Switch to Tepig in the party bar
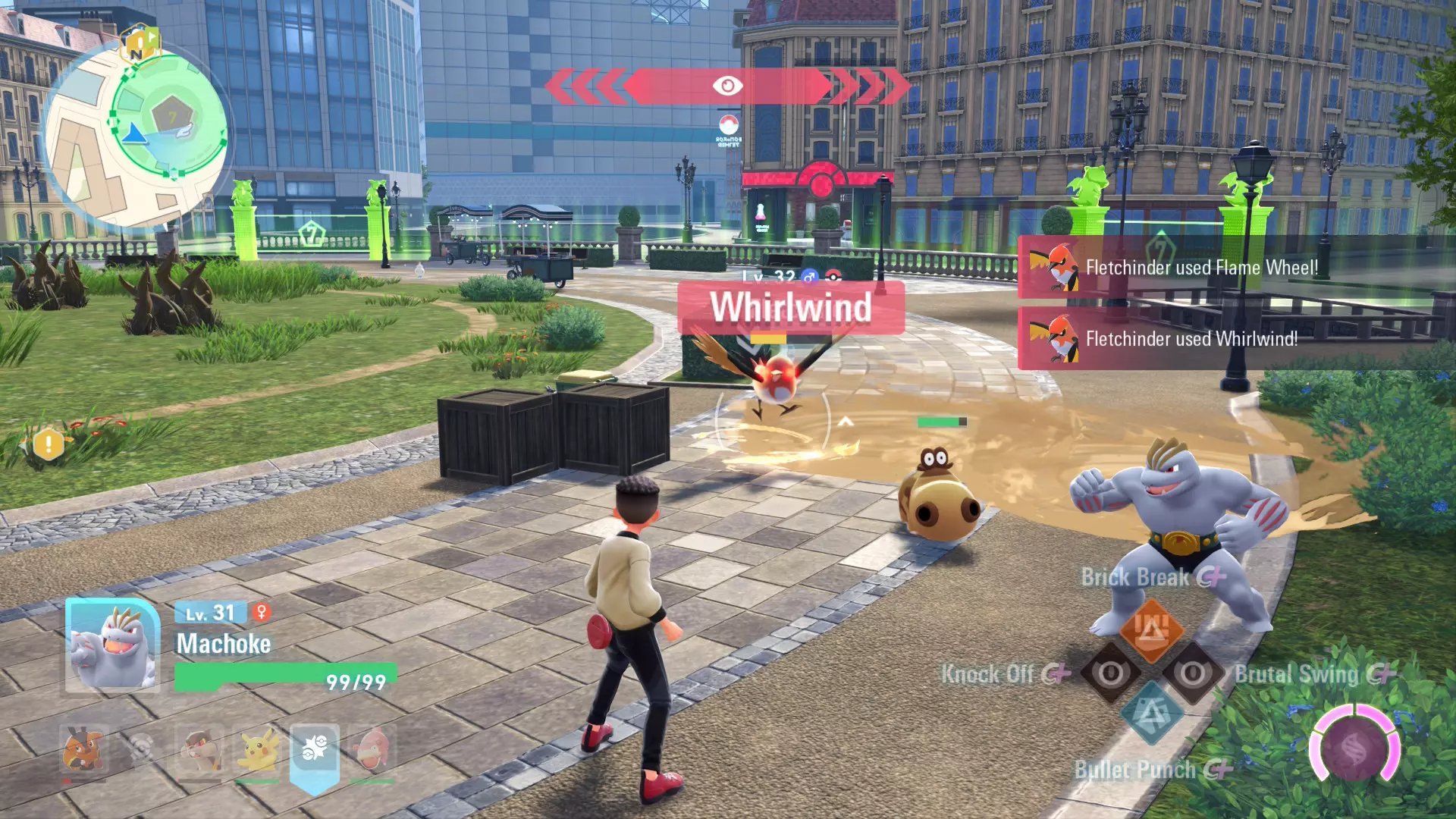1456x819 pixels. pos(83,750)
